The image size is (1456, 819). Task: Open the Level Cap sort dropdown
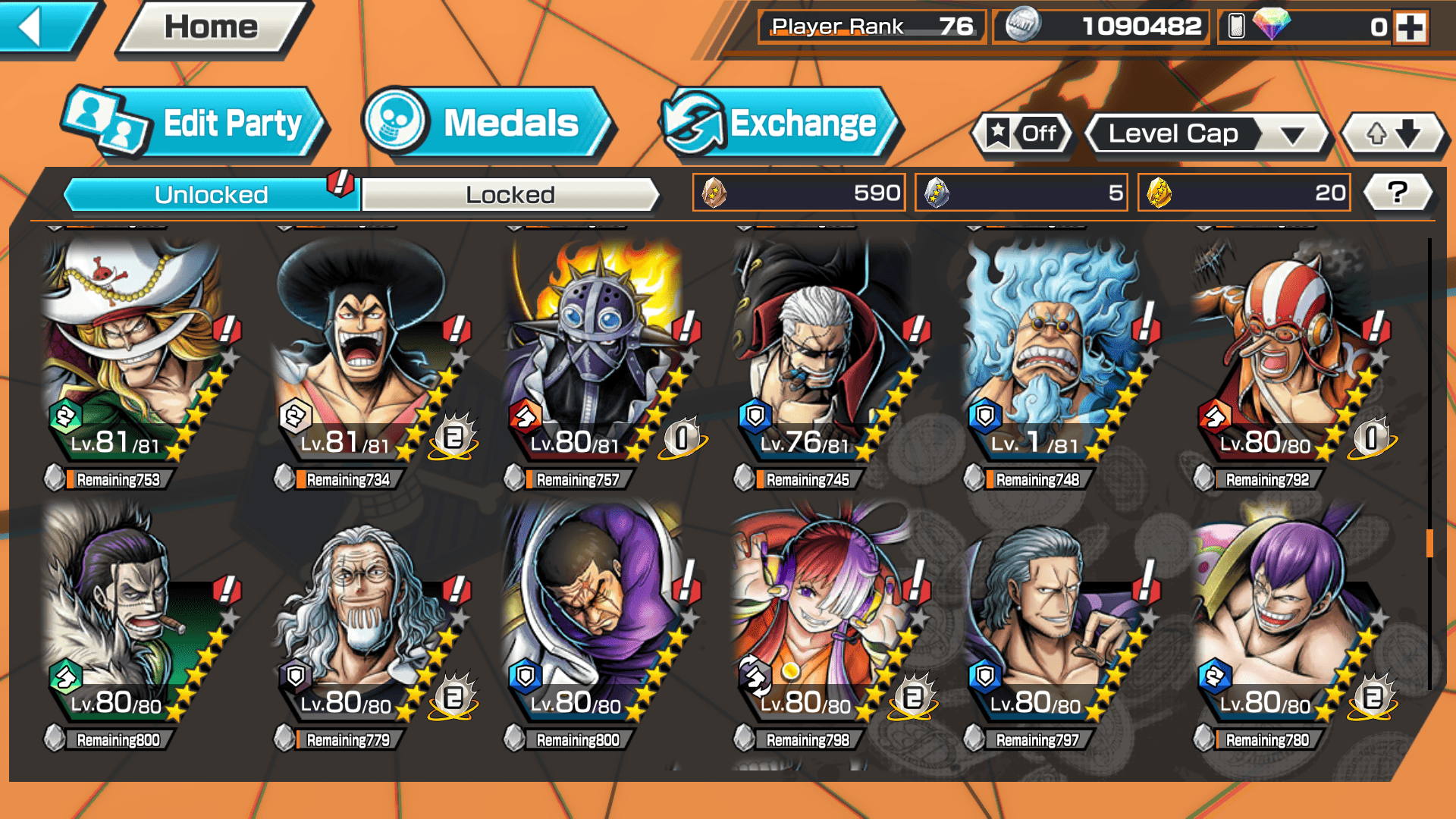[1209, 134]
